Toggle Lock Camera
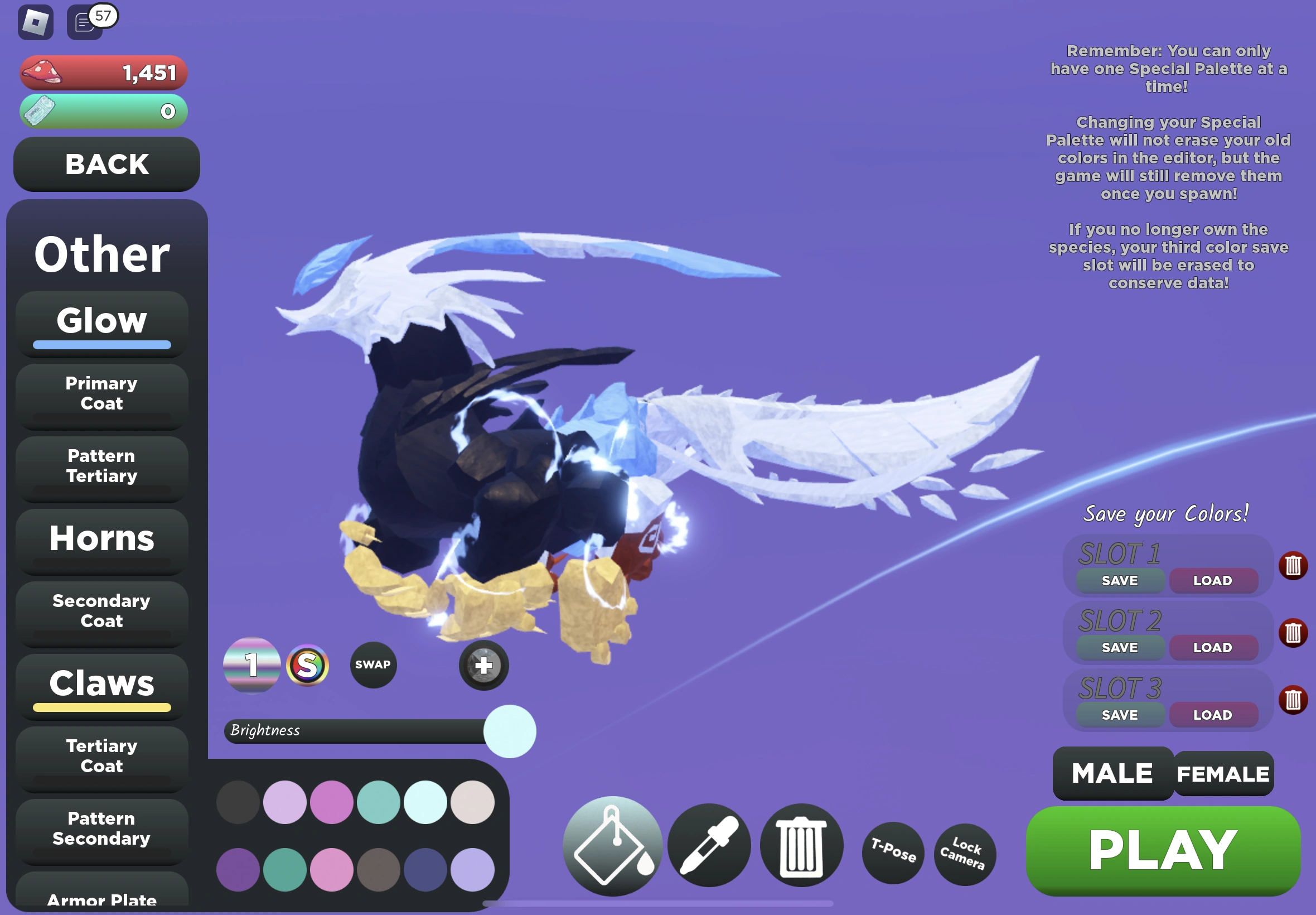1316x915 pixels. [x=964, y=854]
